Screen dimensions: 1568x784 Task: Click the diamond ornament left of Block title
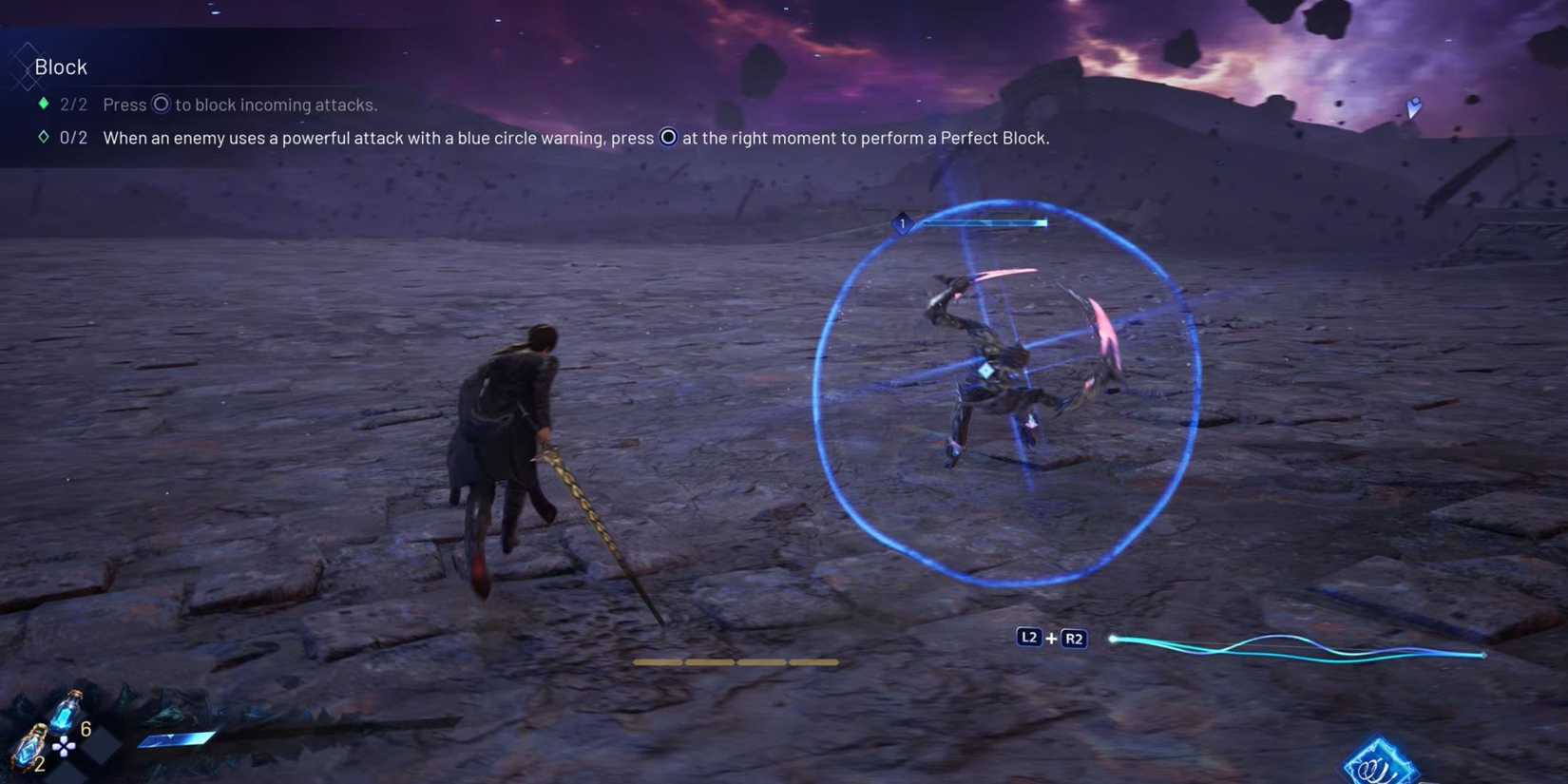(x=26, y=60)
